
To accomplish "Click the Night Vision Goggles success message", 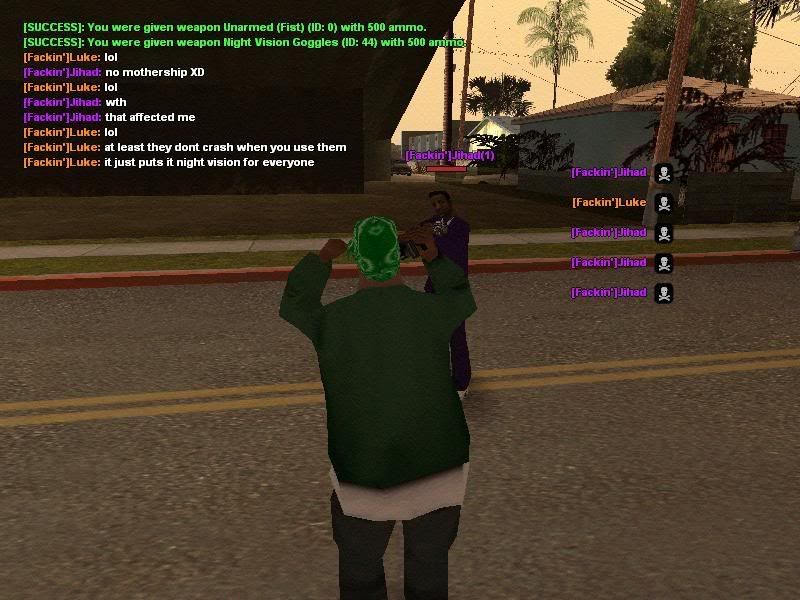I will tap(244, 42).
